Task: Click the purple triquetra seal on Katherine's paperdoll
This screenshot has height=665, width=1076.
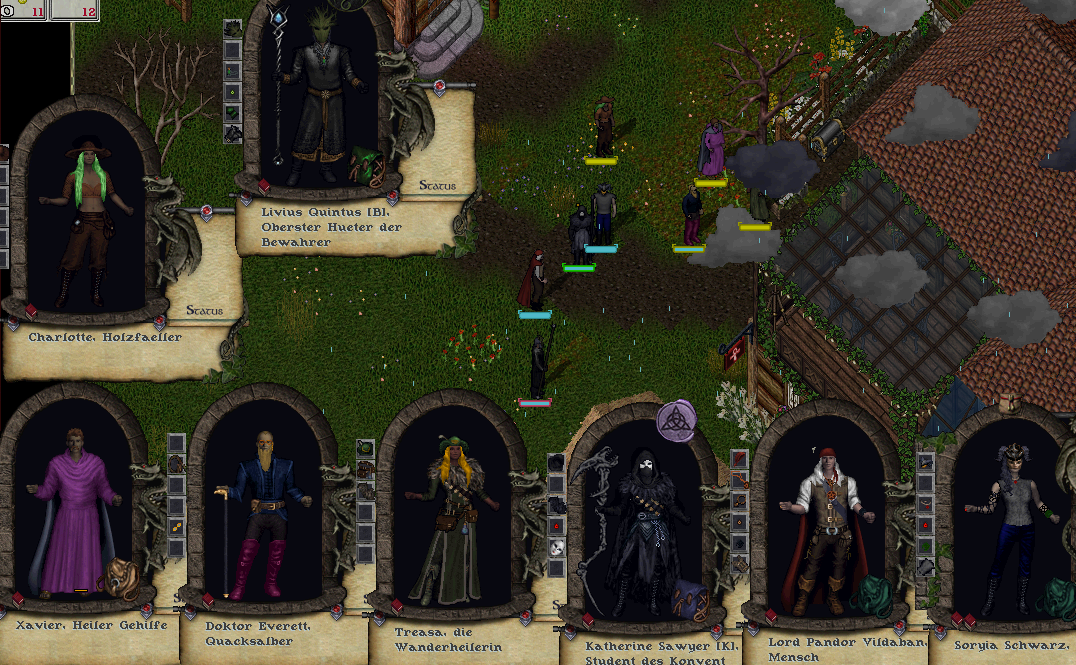Action: [x=677, y=420]
